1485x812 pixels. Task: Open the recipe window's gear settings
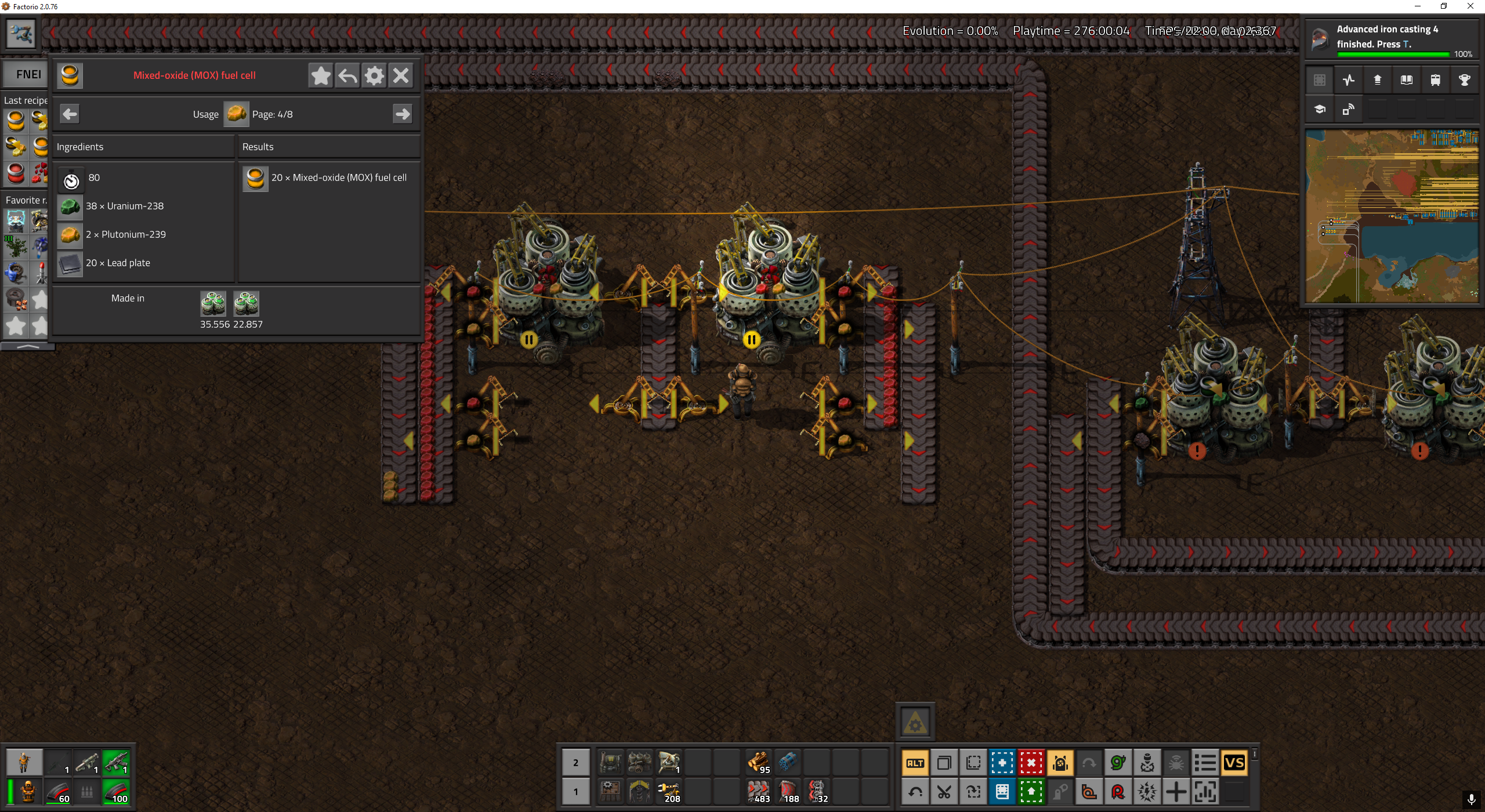pyautogui.click(x=374, y=75)
